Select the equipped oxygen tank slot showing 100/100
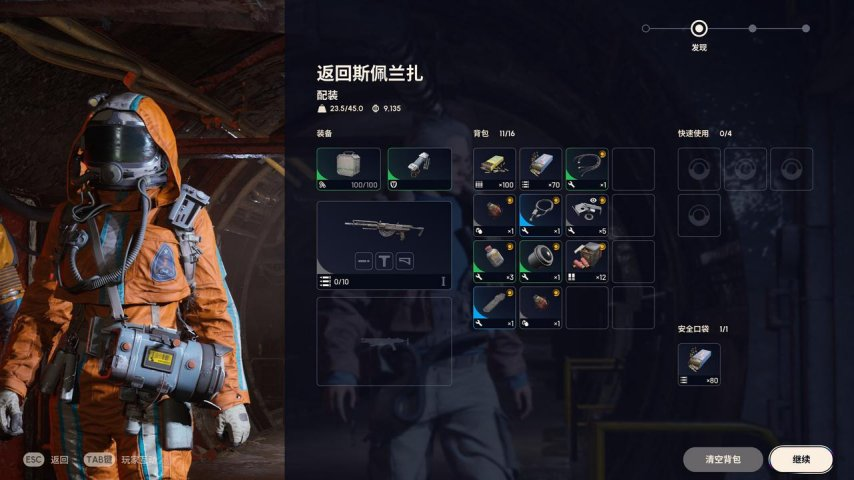The width and height of the screenshot is (854, 480). point(348,169)
